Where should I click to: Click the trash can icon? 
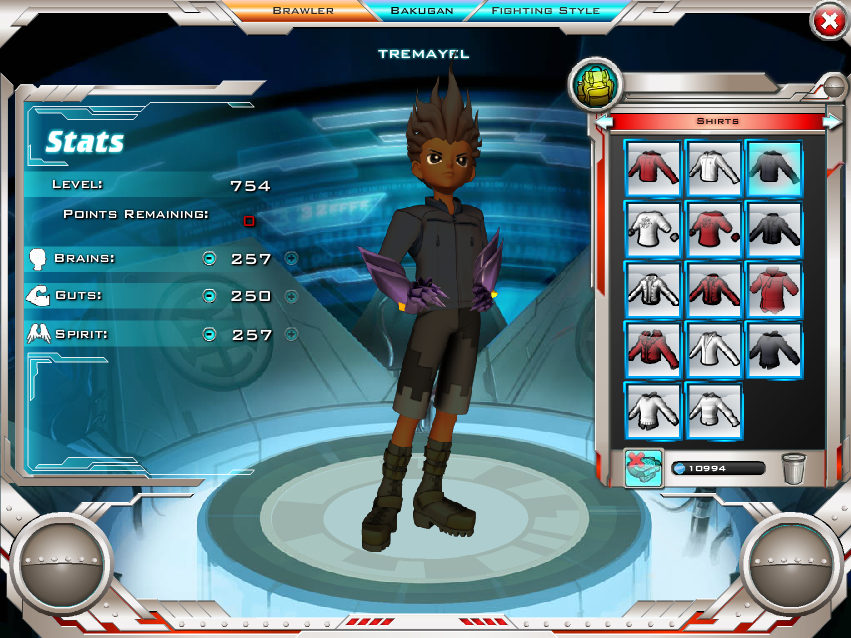point(794,468)
